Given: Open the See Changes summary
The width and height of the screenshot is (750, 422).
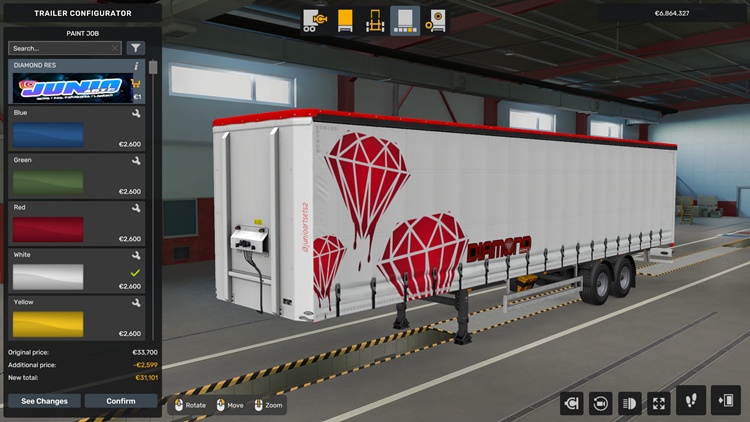Looking at the screenshot, I should [x=44, y=401].
